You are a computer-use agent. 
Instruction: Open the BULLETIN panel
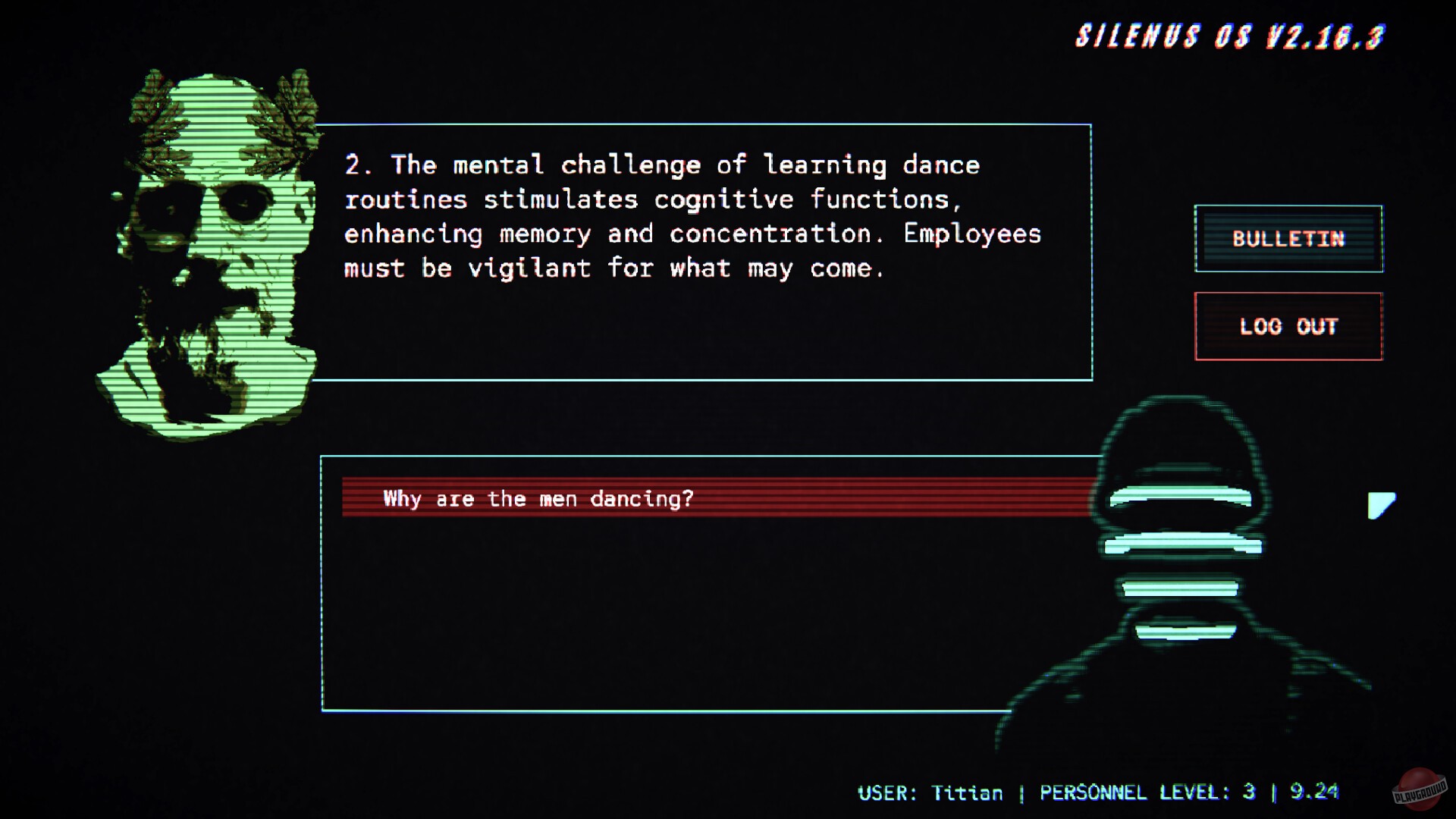coord(1288,239)
